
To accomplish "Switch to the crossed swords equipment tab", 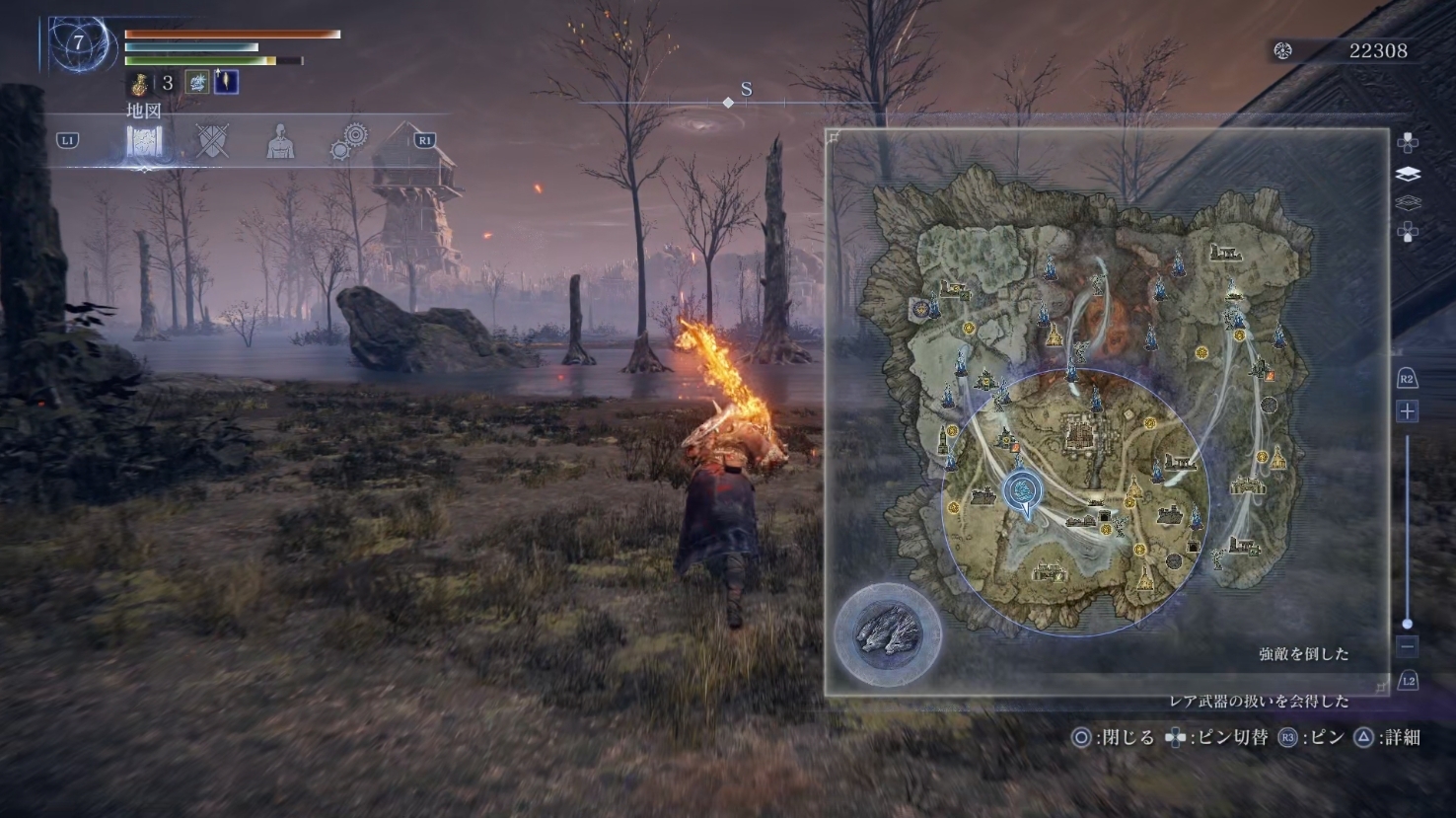I will click(212, 141).
